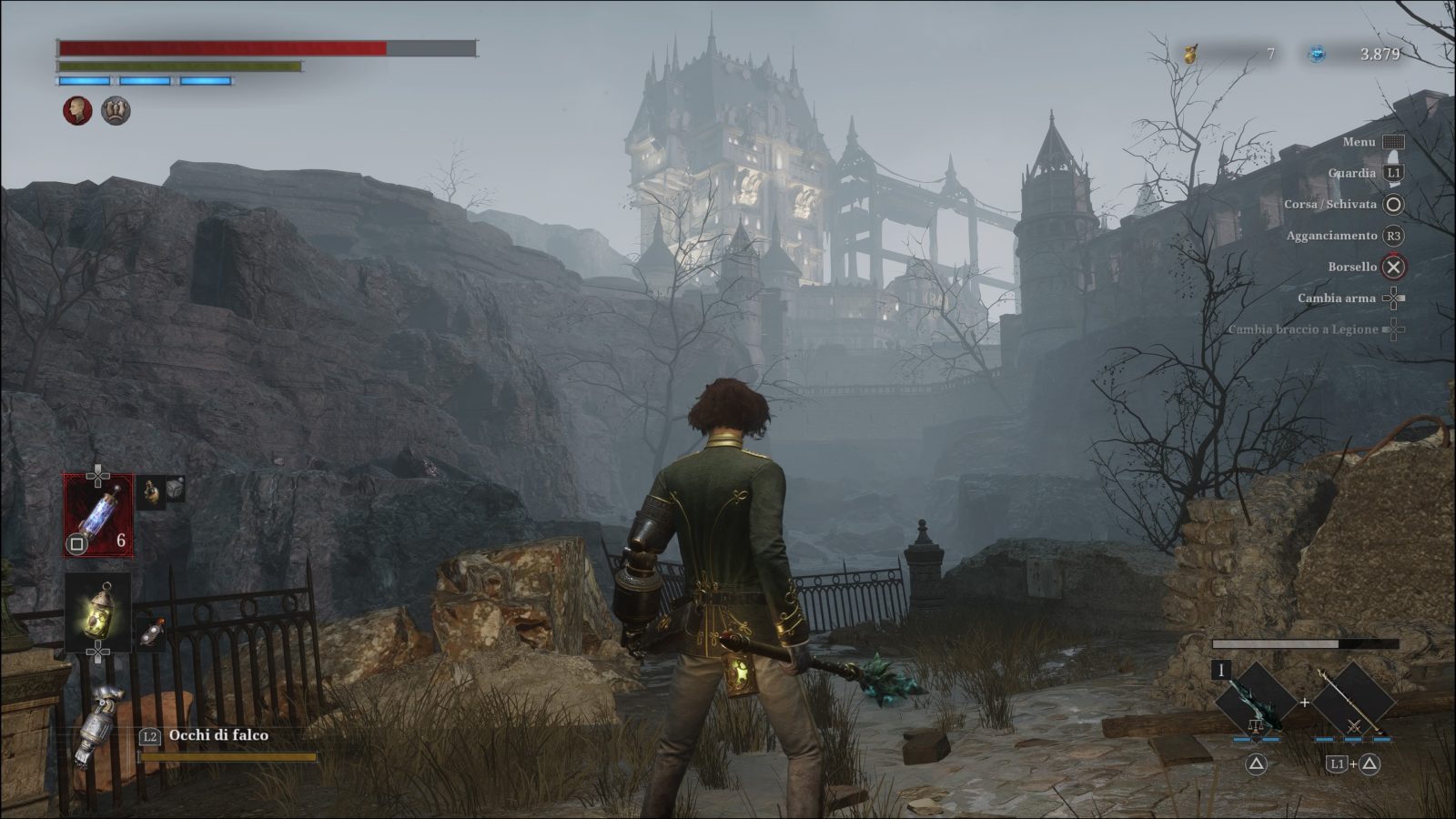Choose the small potion flask icon
Image resolution: width=1456 pixels, height=819 pixels.
[151, 491]
